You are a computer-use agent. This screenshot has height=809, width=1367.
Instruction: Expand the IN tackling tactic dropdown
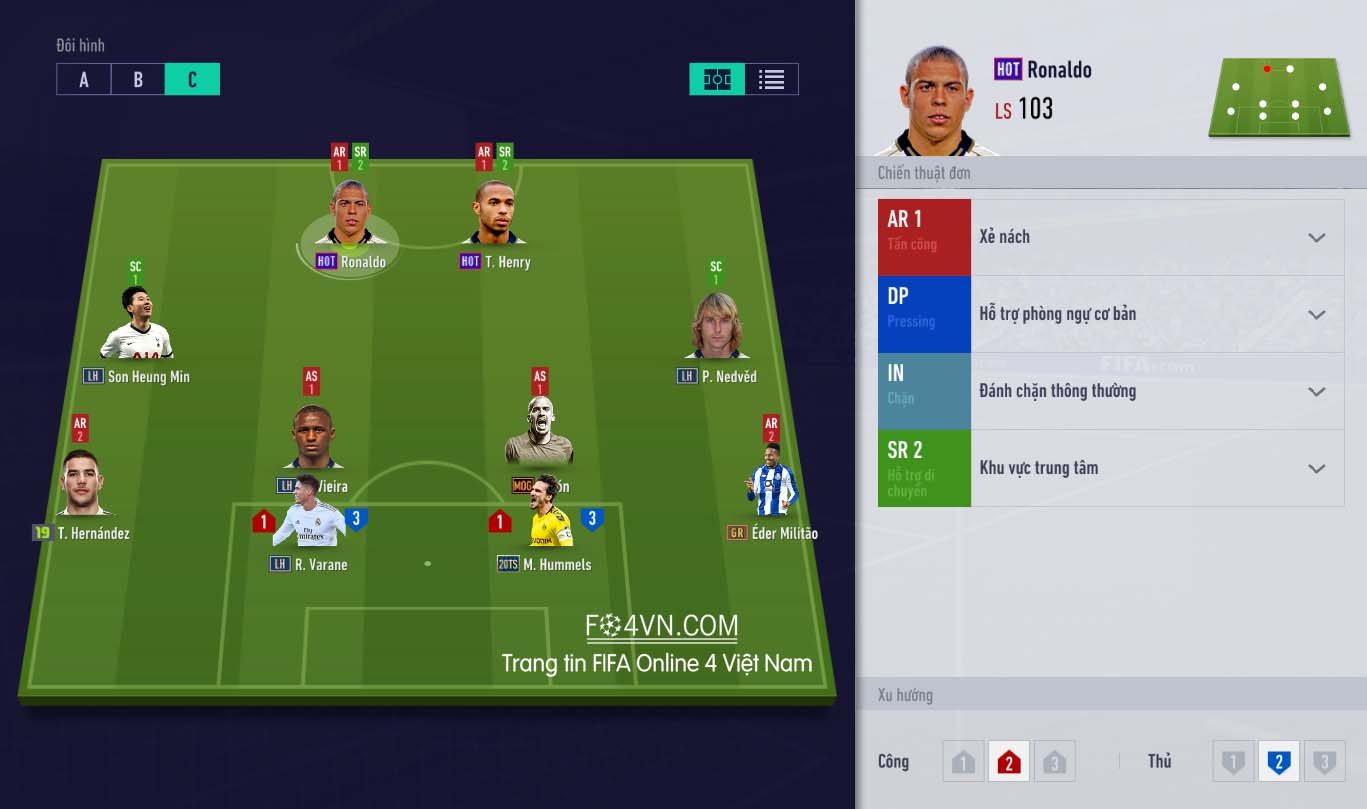[x=1316, y=392]
